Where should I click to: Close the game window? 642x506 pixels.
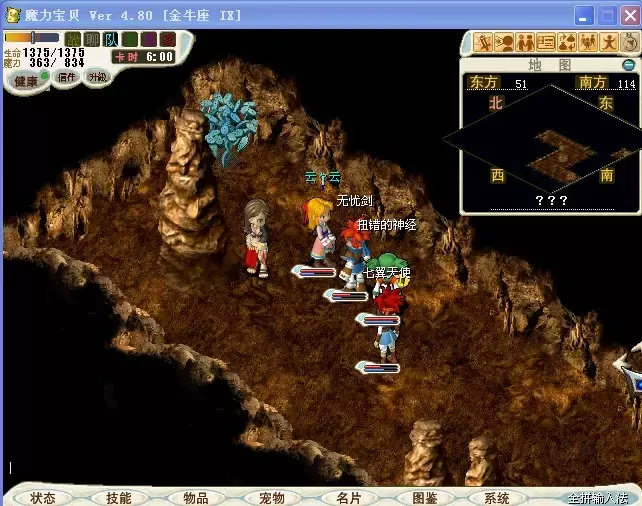point(630,15)
